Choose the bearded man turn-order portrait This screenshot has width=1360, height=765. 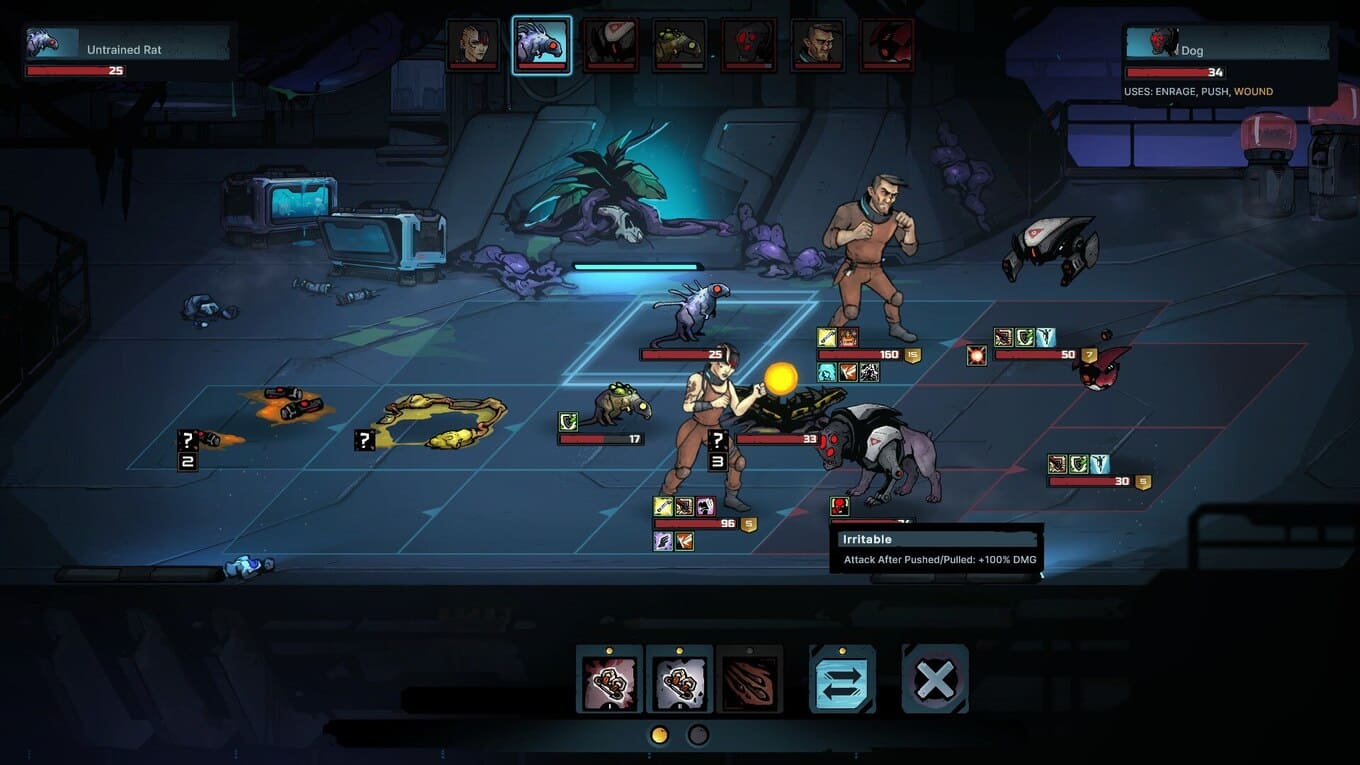[x=817, y=44]
